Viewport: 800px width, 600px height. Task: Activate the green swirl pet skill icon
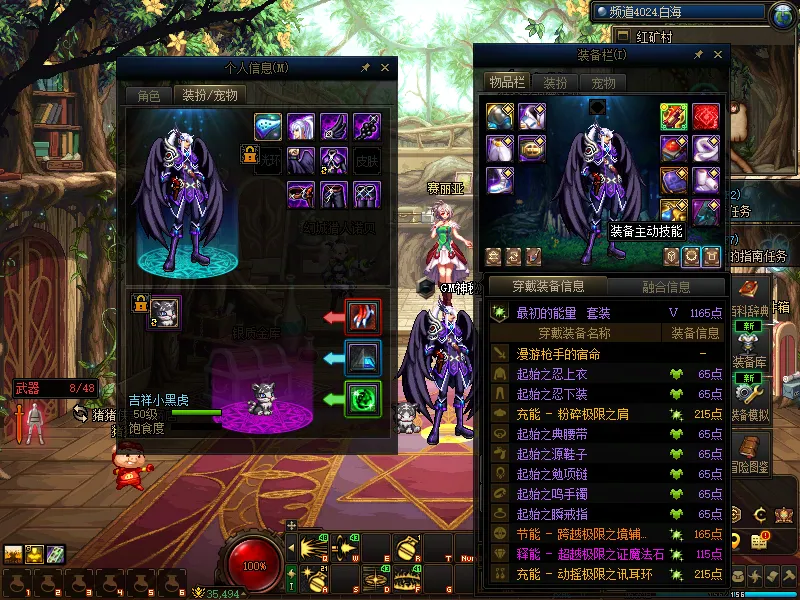(x=362, y=399)
